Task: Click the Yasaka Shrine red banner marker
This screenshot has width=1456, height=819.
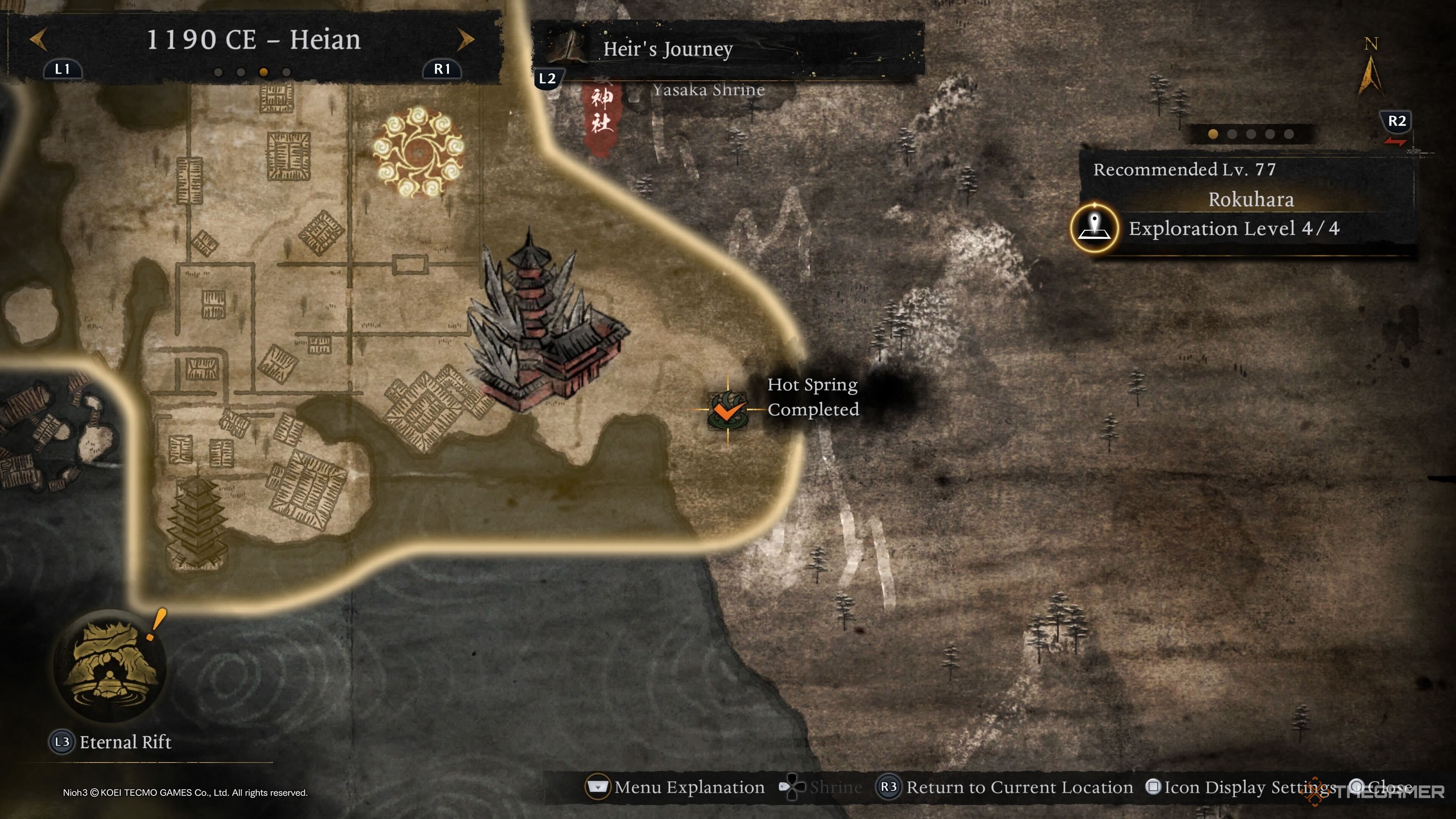Action: click(x=601, y=113)
